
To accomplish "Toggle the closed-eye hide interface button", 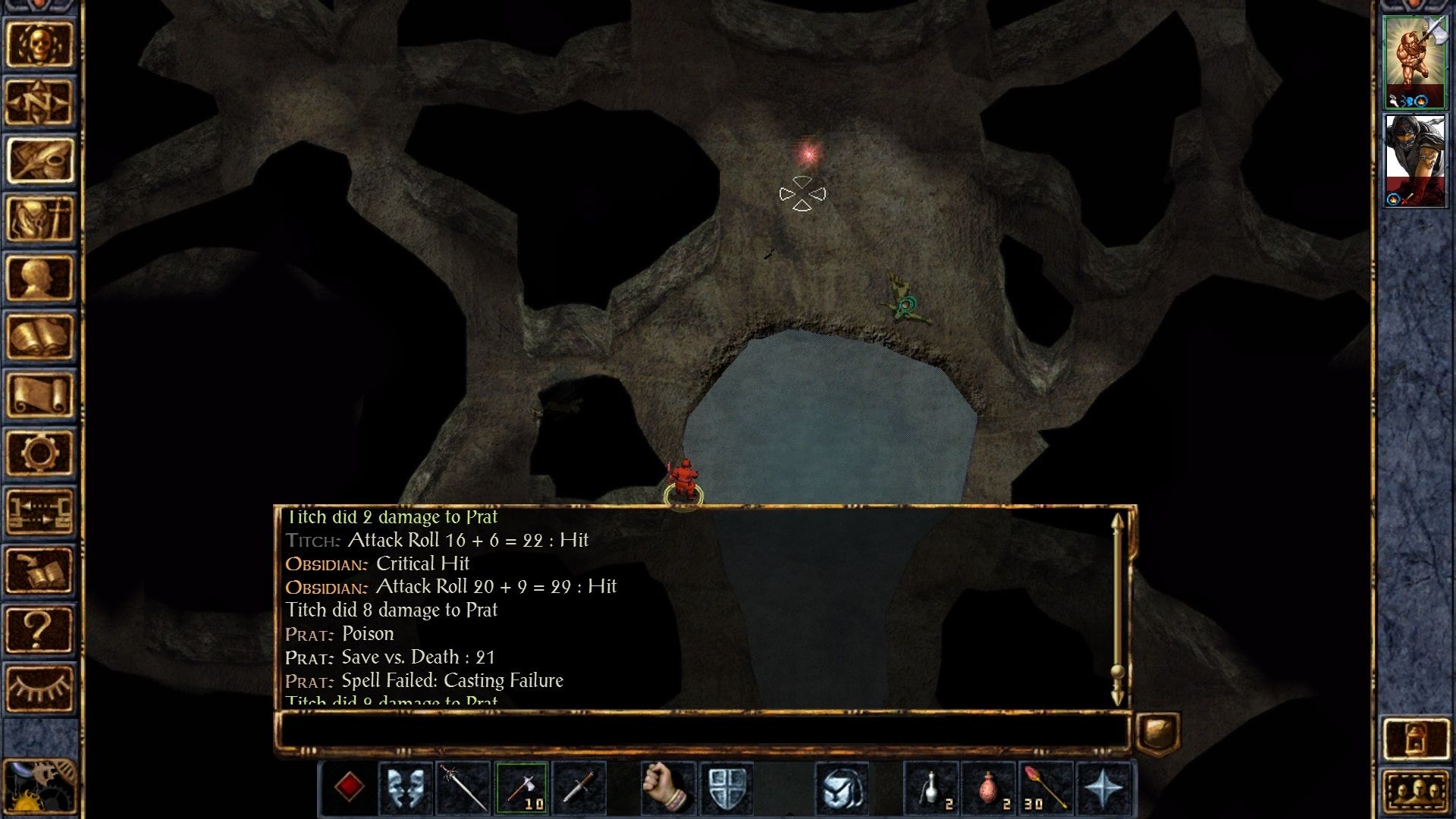I will coord(39,687).
